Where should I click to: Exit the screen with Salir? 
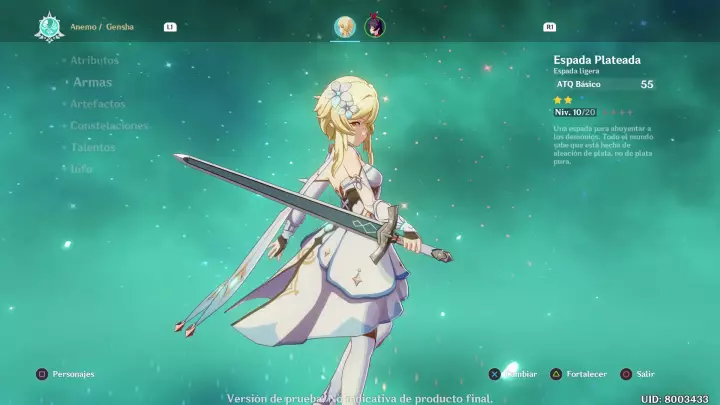(x=637, y=374)
